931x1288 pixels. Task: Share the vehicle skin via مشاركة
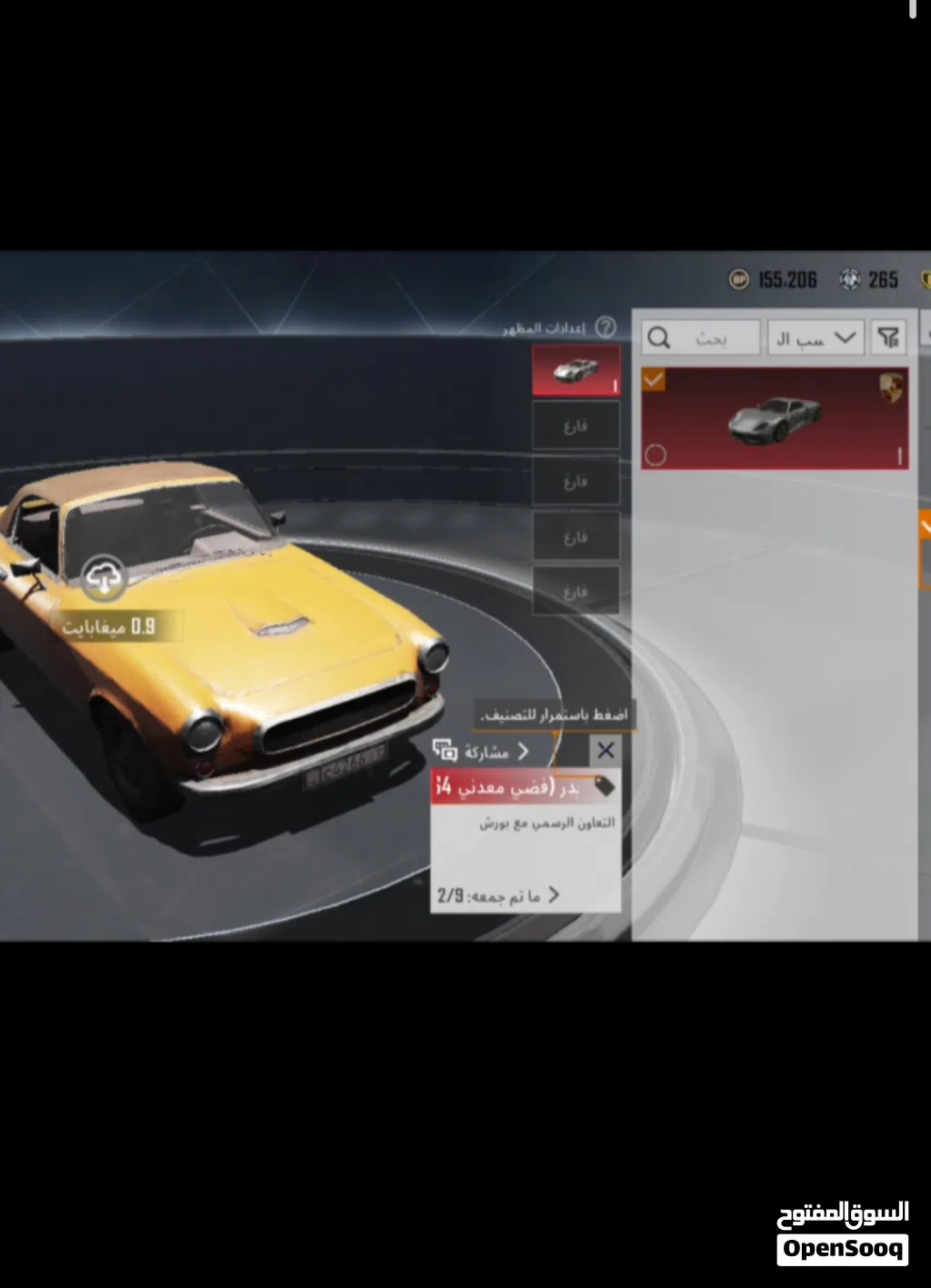tap(482, 752)
